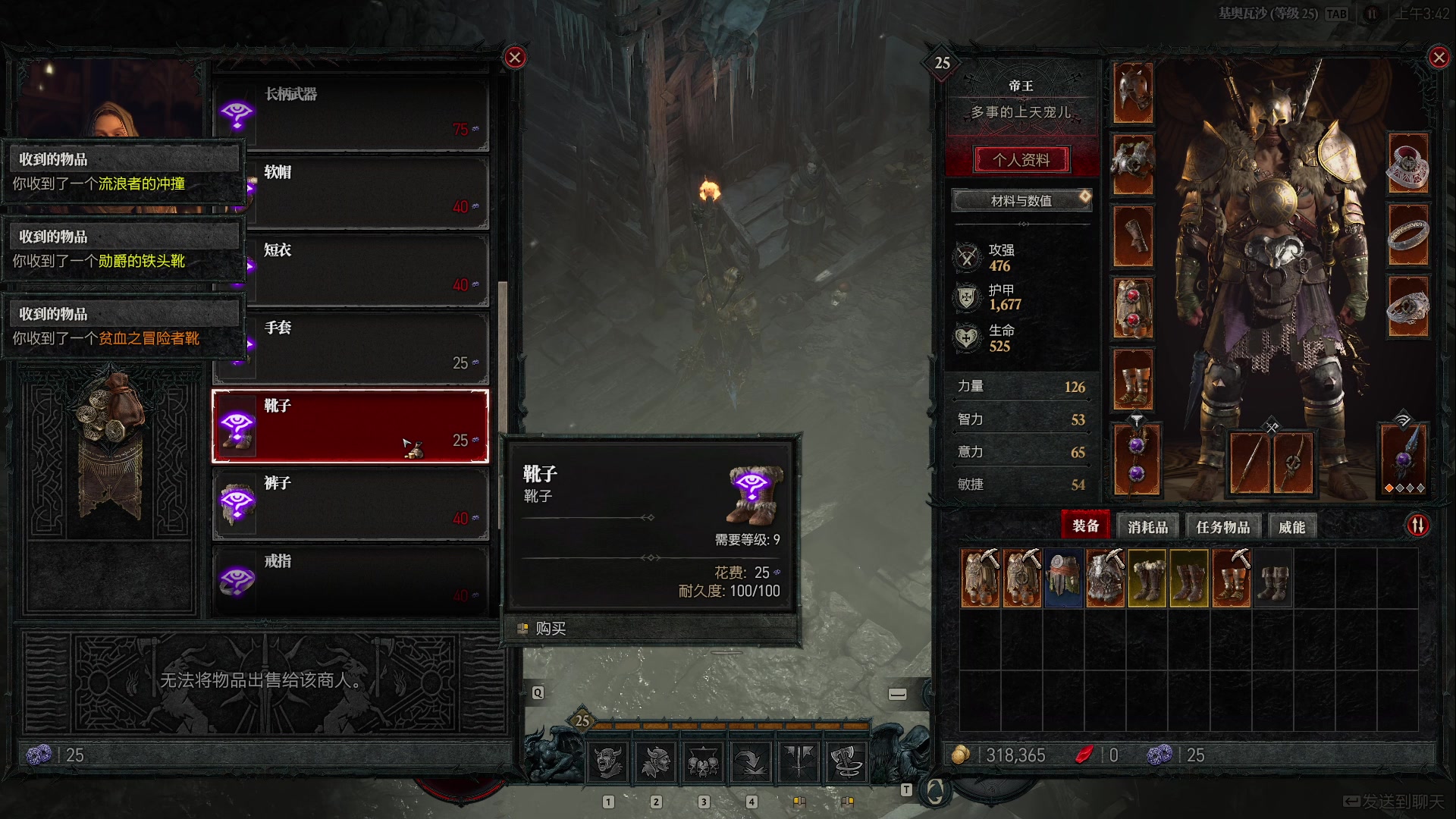The height and width of the screenshot is (819, 1456).
Task: Click the red inventory sort button
Action: point(1418,525)
